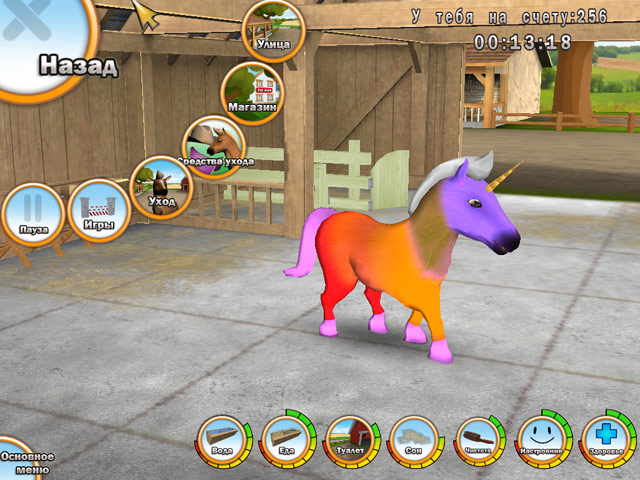Pause the game with Пауза button

coord(32,214)
